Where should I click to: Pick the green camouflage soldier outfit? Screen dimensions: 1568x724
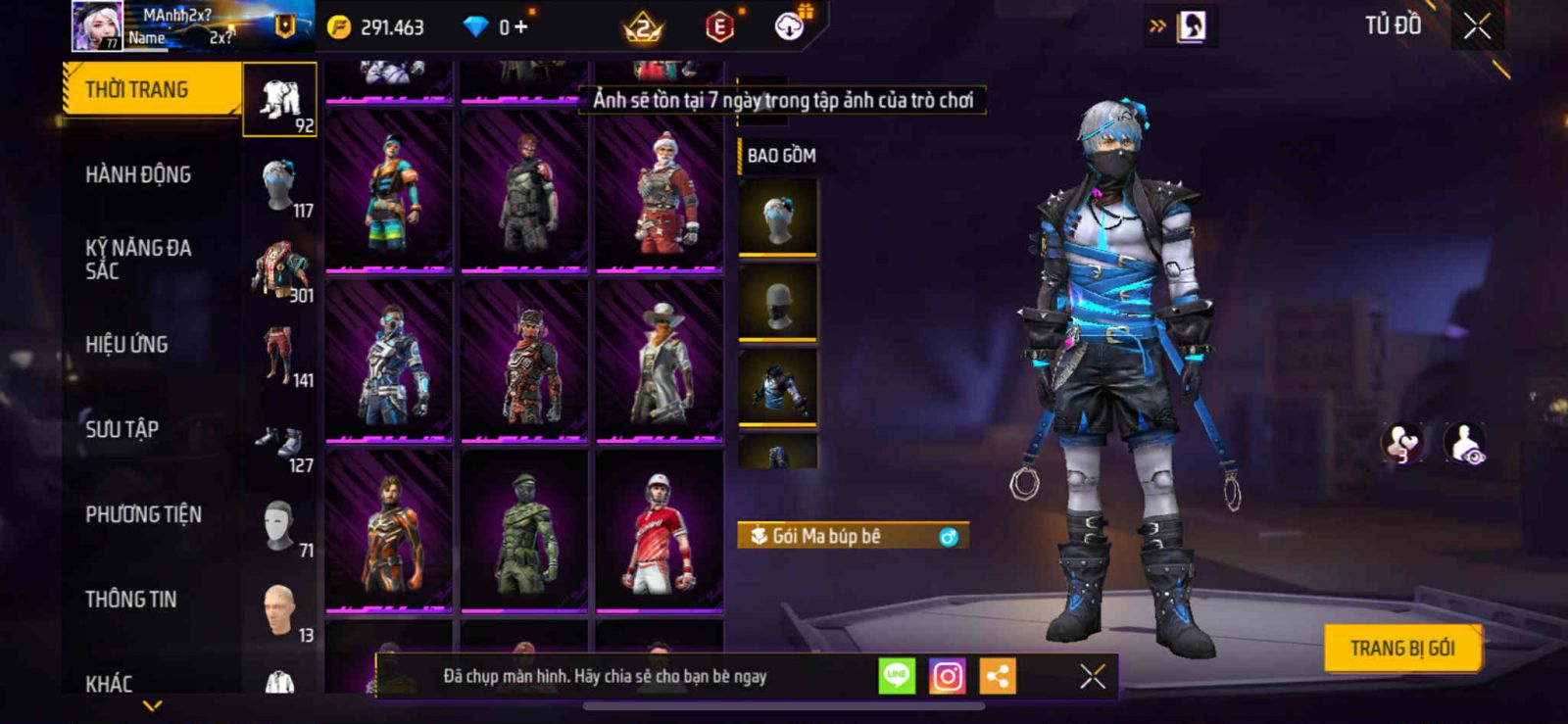click(524, 530)
